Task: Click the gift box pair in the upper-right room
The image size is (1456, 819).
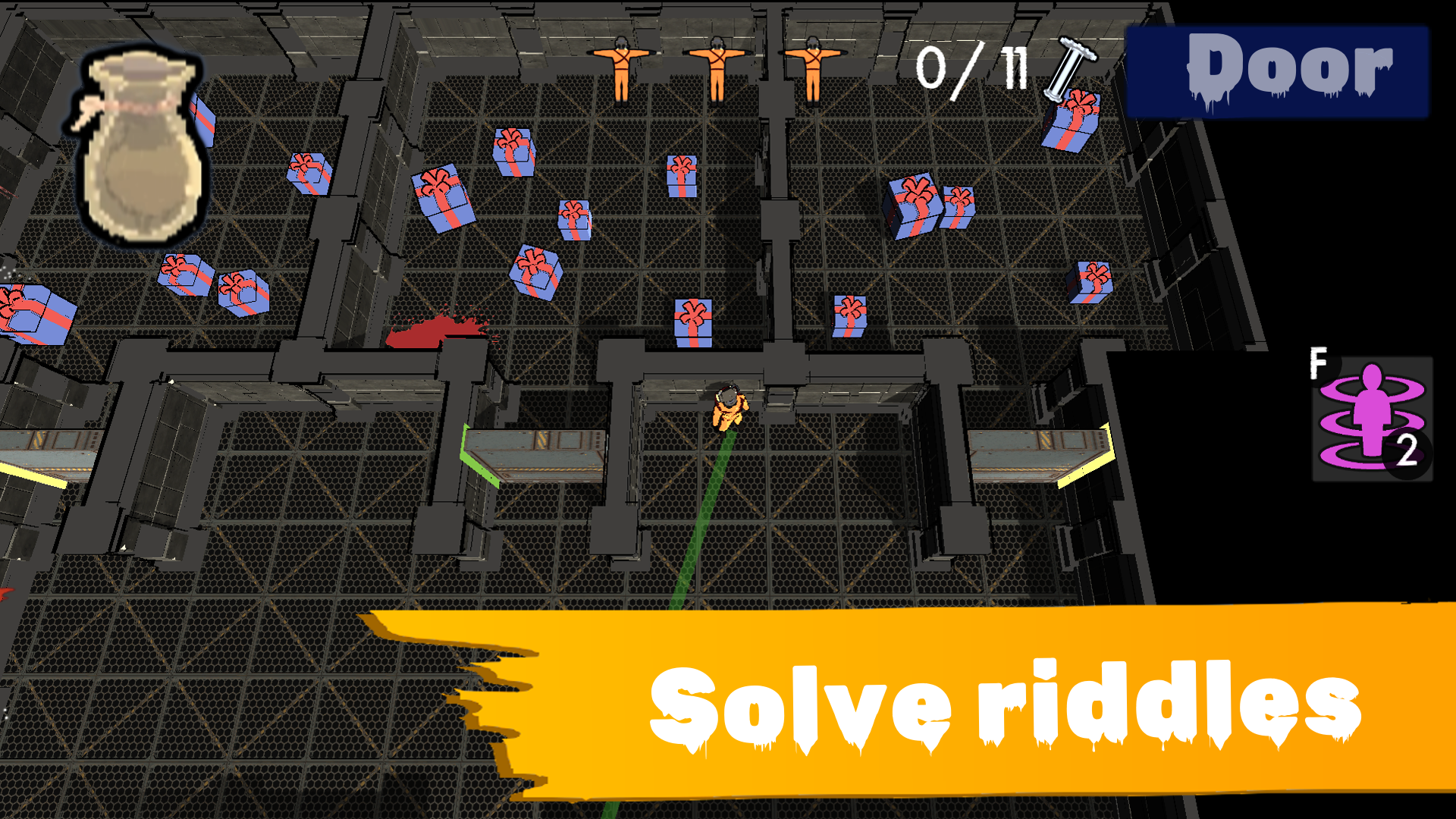Action: click(929, 205)
